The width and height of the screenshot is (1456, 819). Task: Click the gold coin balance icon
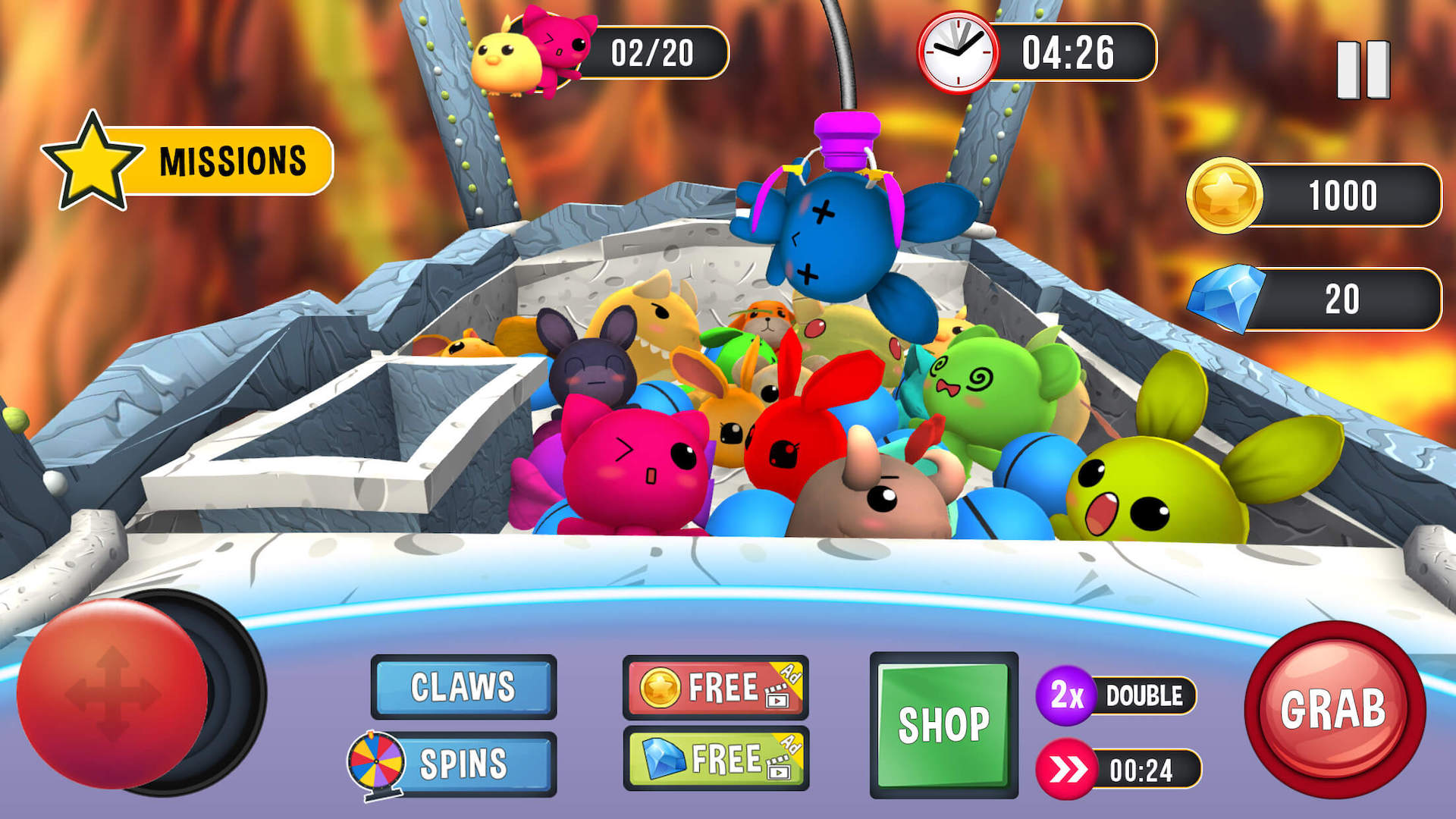pos(1224,195)
